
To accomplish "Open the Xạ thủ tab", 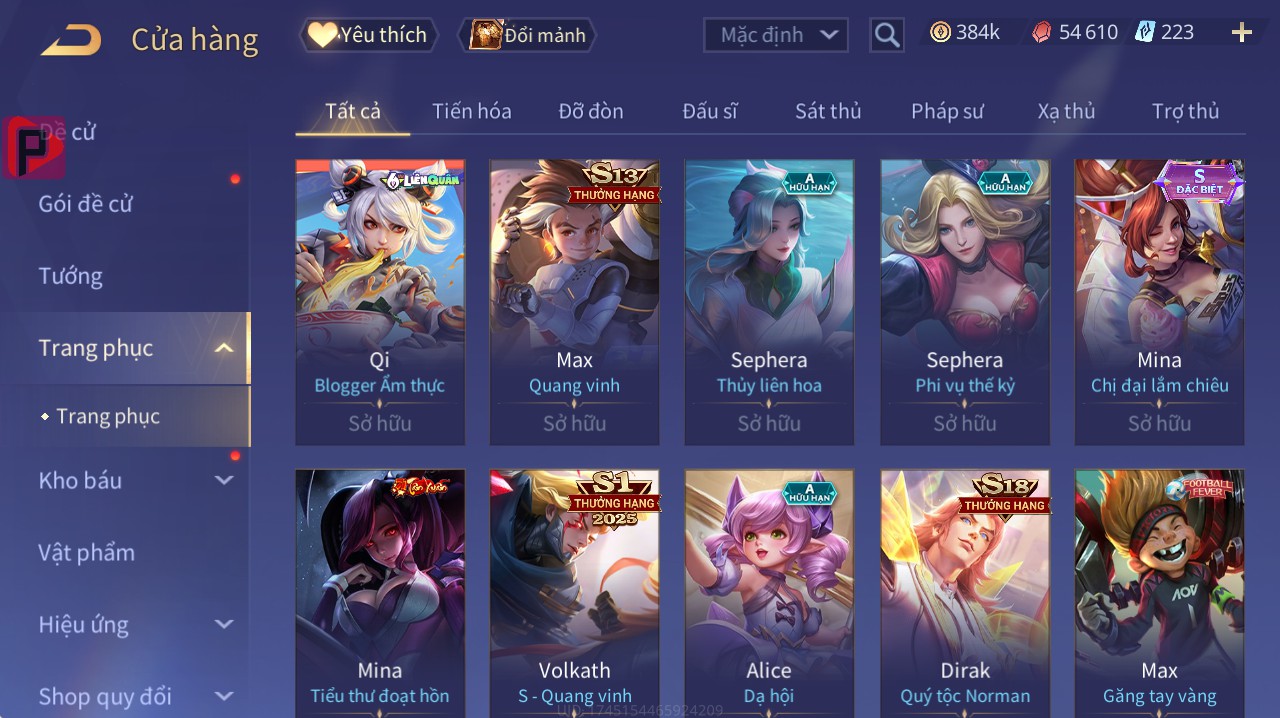I will click(1066, 111).
